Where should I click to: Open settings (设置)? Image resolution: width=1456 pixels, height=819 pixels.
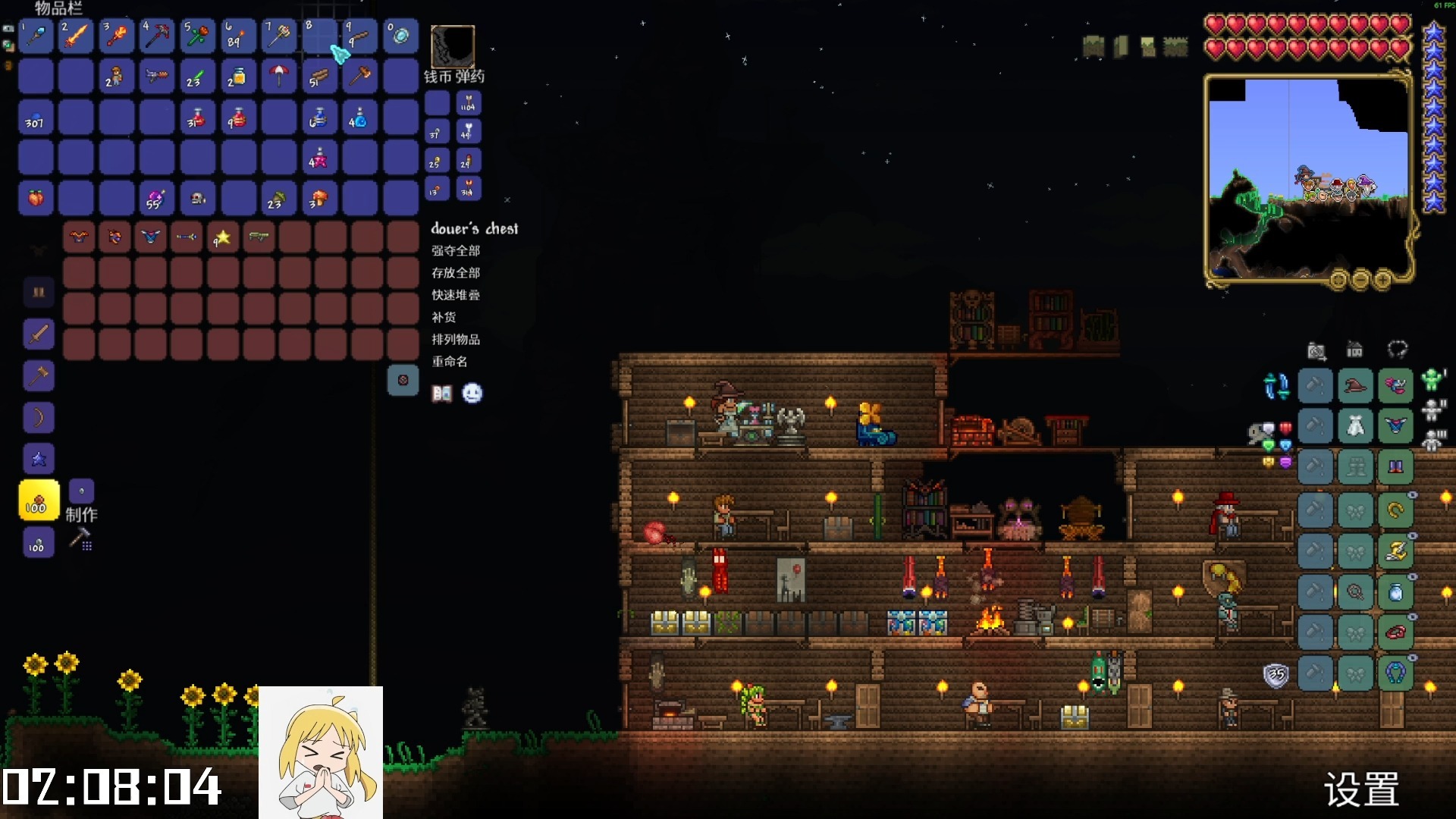point(1361,789)
